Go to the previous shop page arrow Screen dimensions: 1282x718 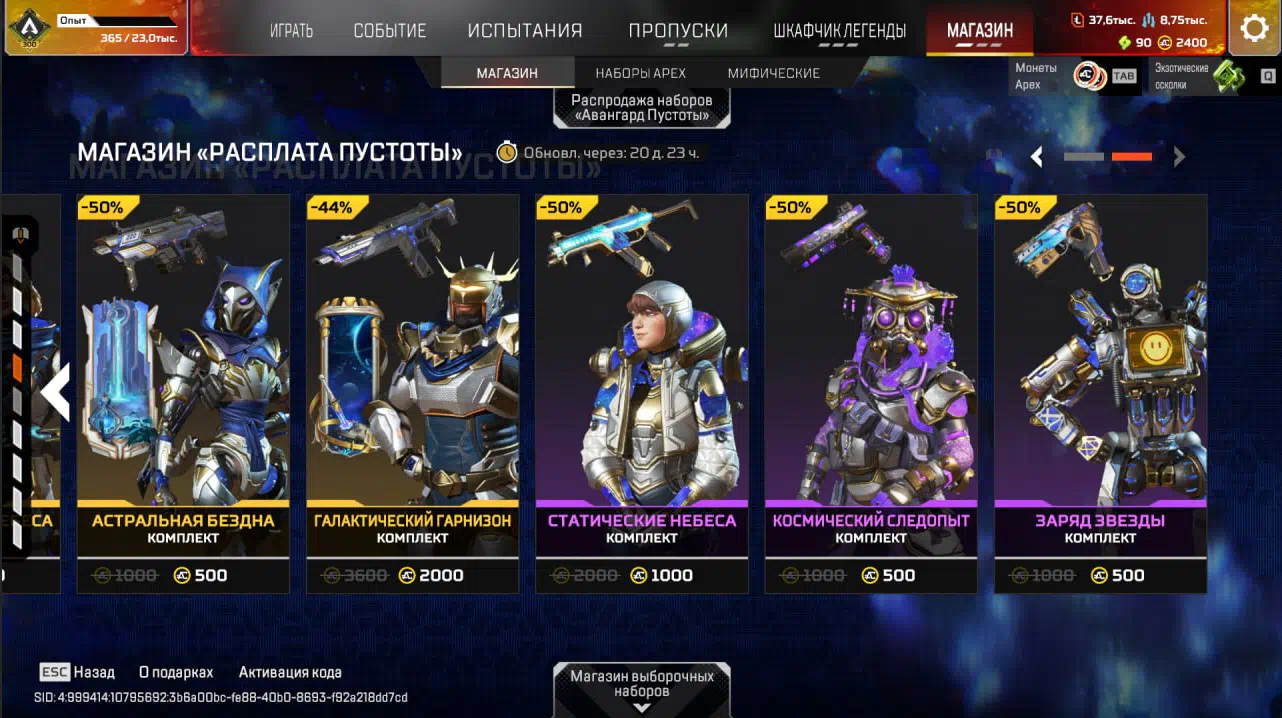[1037, 157]
